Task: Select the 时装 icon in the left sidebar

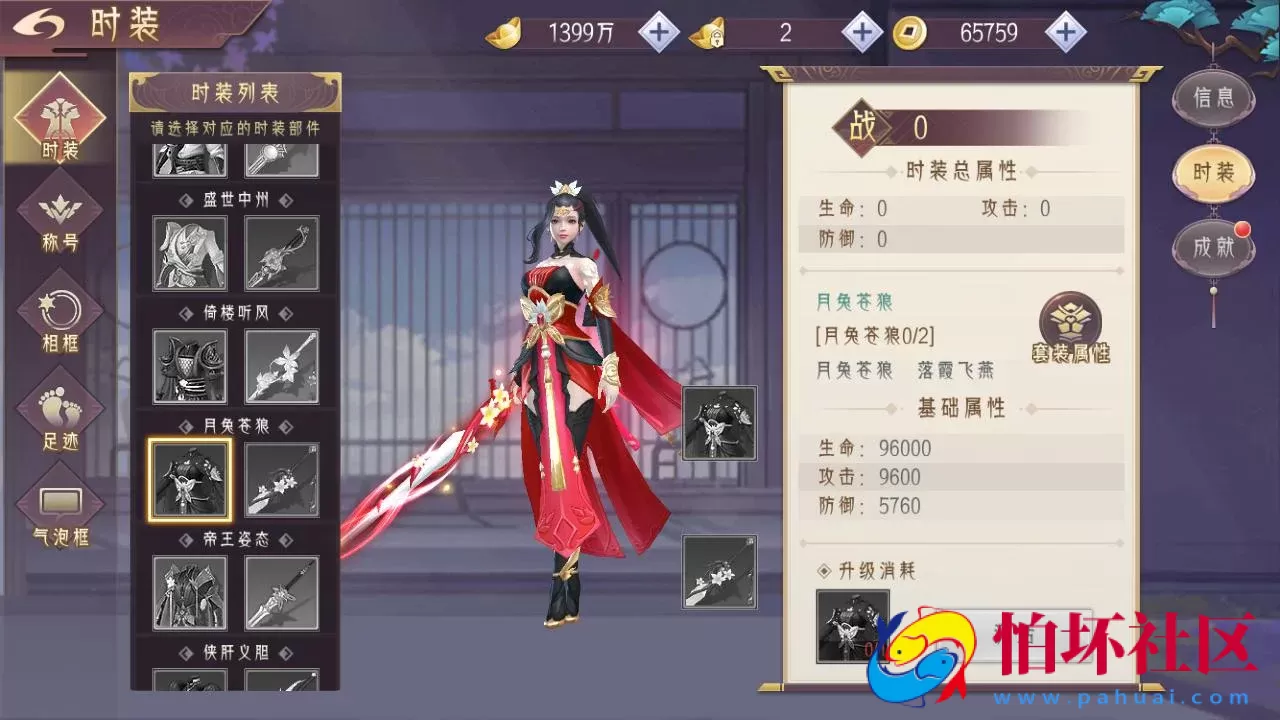Action: [58, 115]
